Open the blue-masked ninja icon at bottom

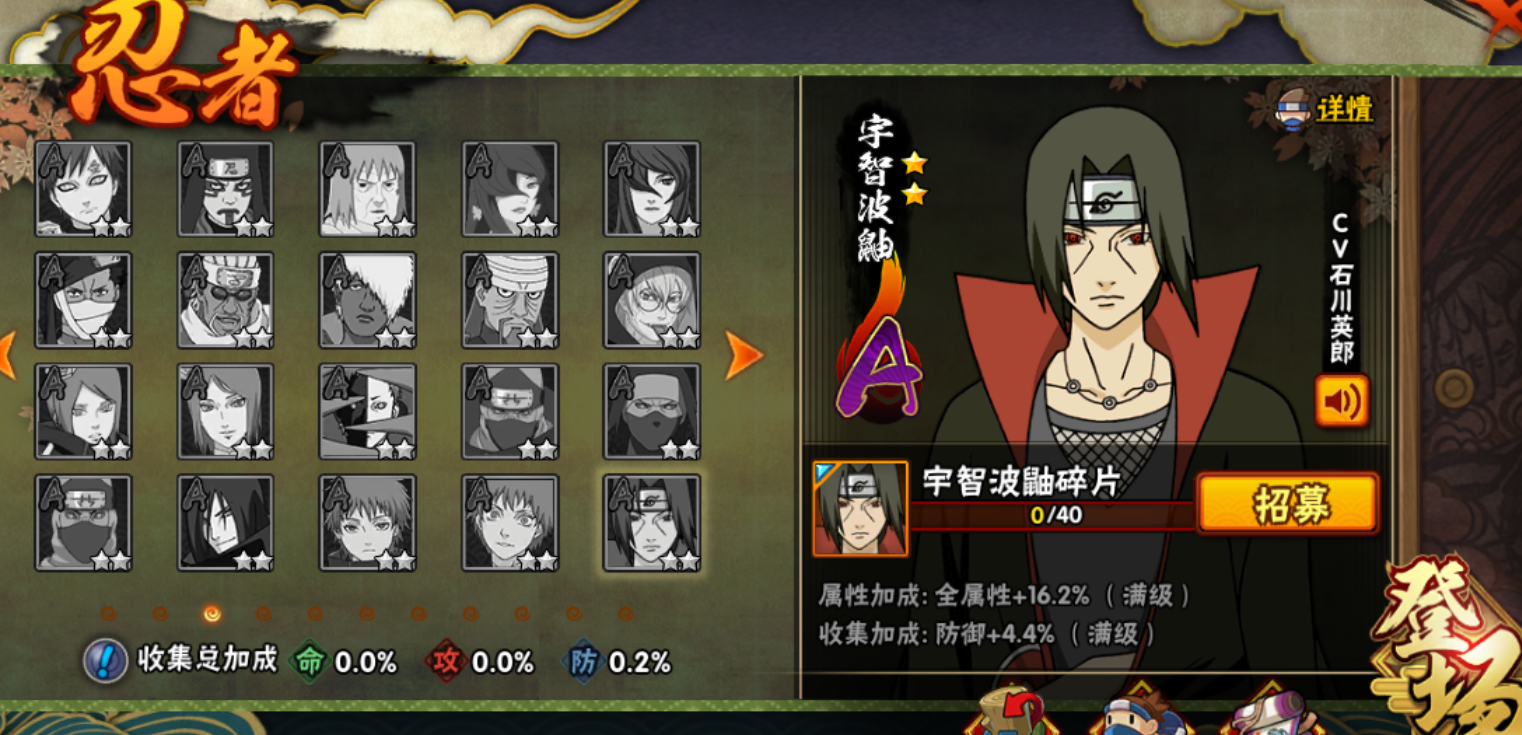tap(1140, 715)
